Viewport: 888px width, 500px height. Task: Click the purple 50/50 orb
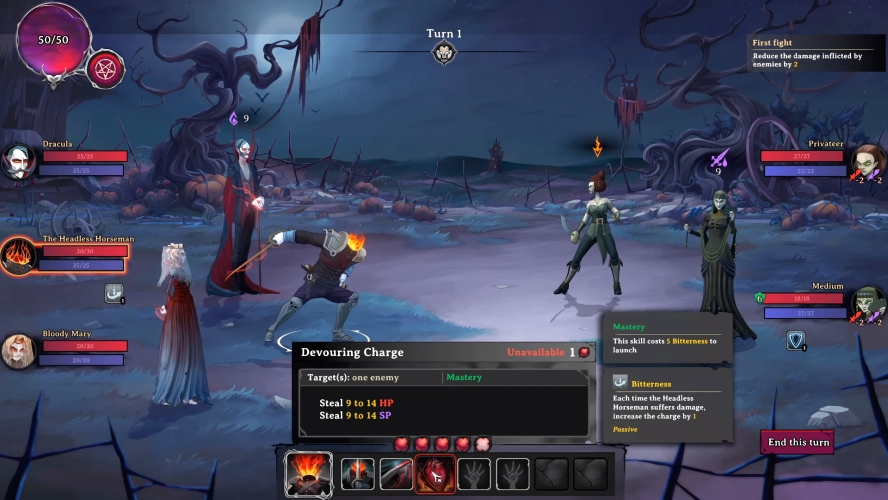(x=53, y=40)
